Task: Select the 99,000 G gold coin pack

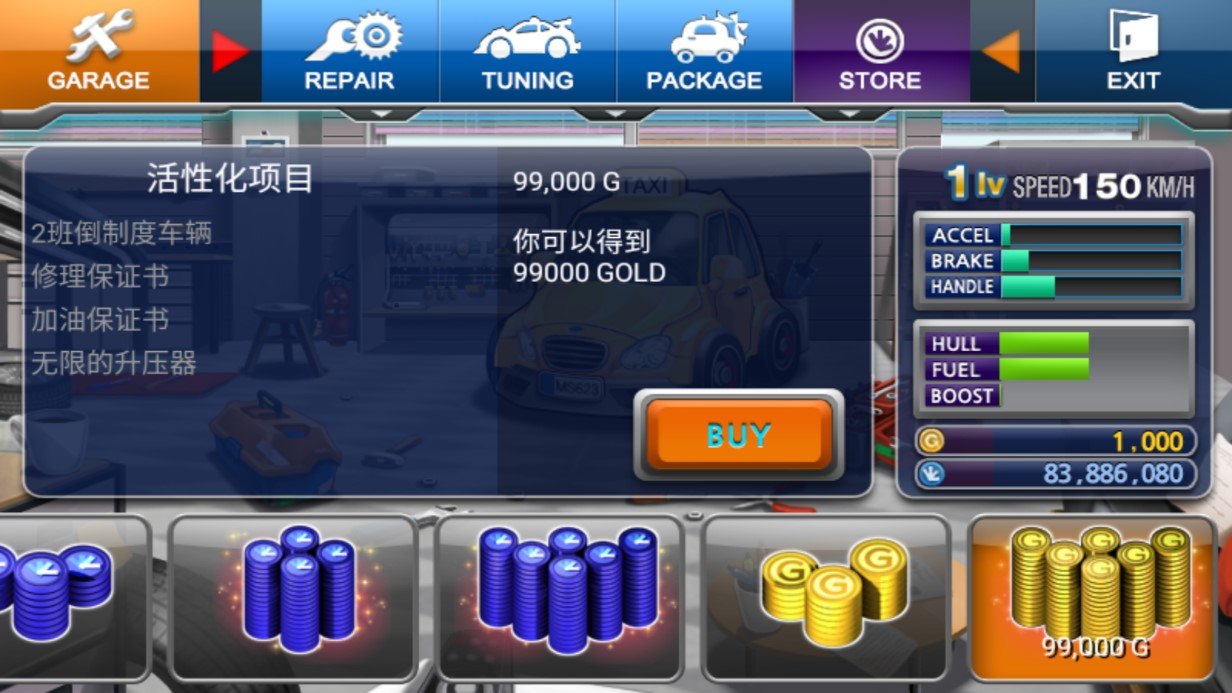Action: coord(1096,597)
